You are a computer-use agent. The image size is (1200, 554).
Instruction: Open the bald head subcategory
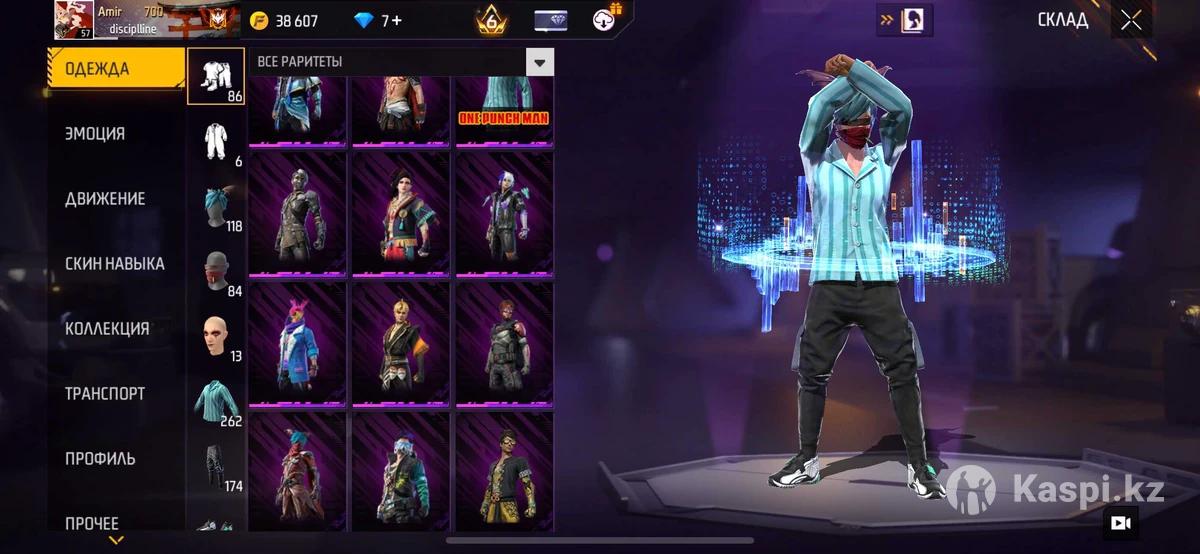pos(216,336)
